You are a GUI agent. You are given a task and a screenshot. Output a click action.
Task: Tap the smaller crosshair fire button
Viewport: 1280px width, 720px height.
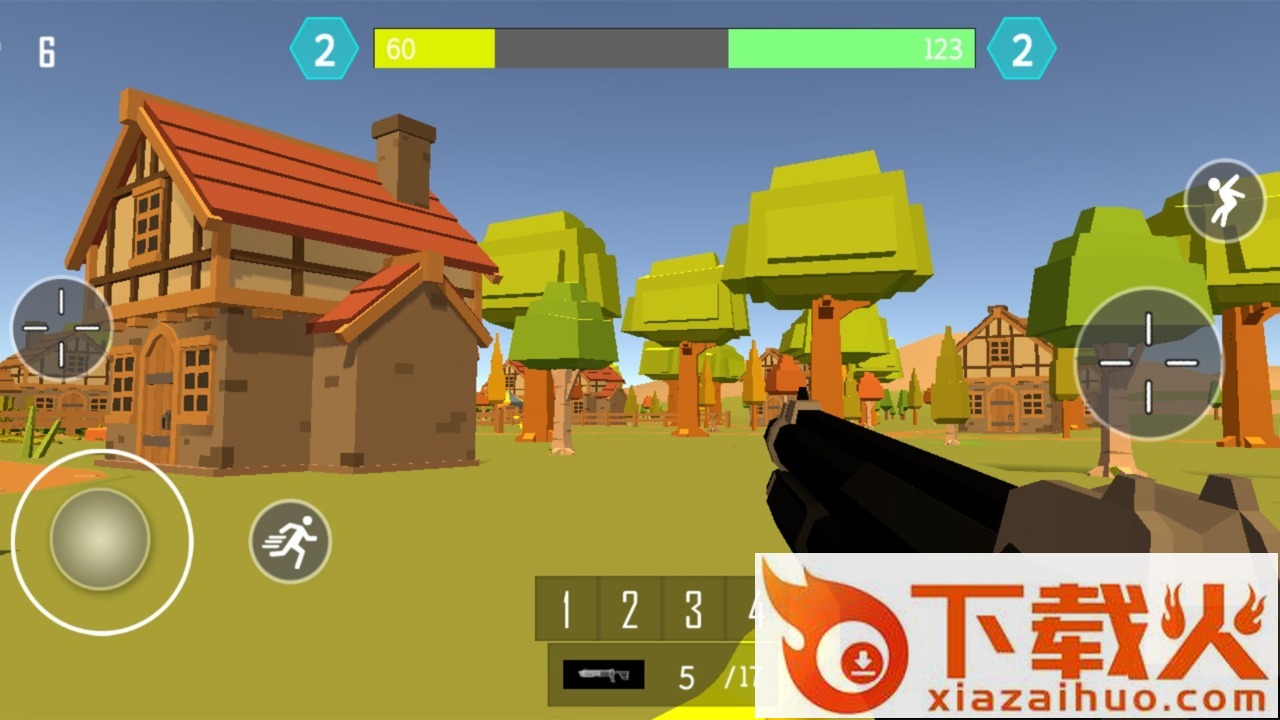tap(61, 327)
